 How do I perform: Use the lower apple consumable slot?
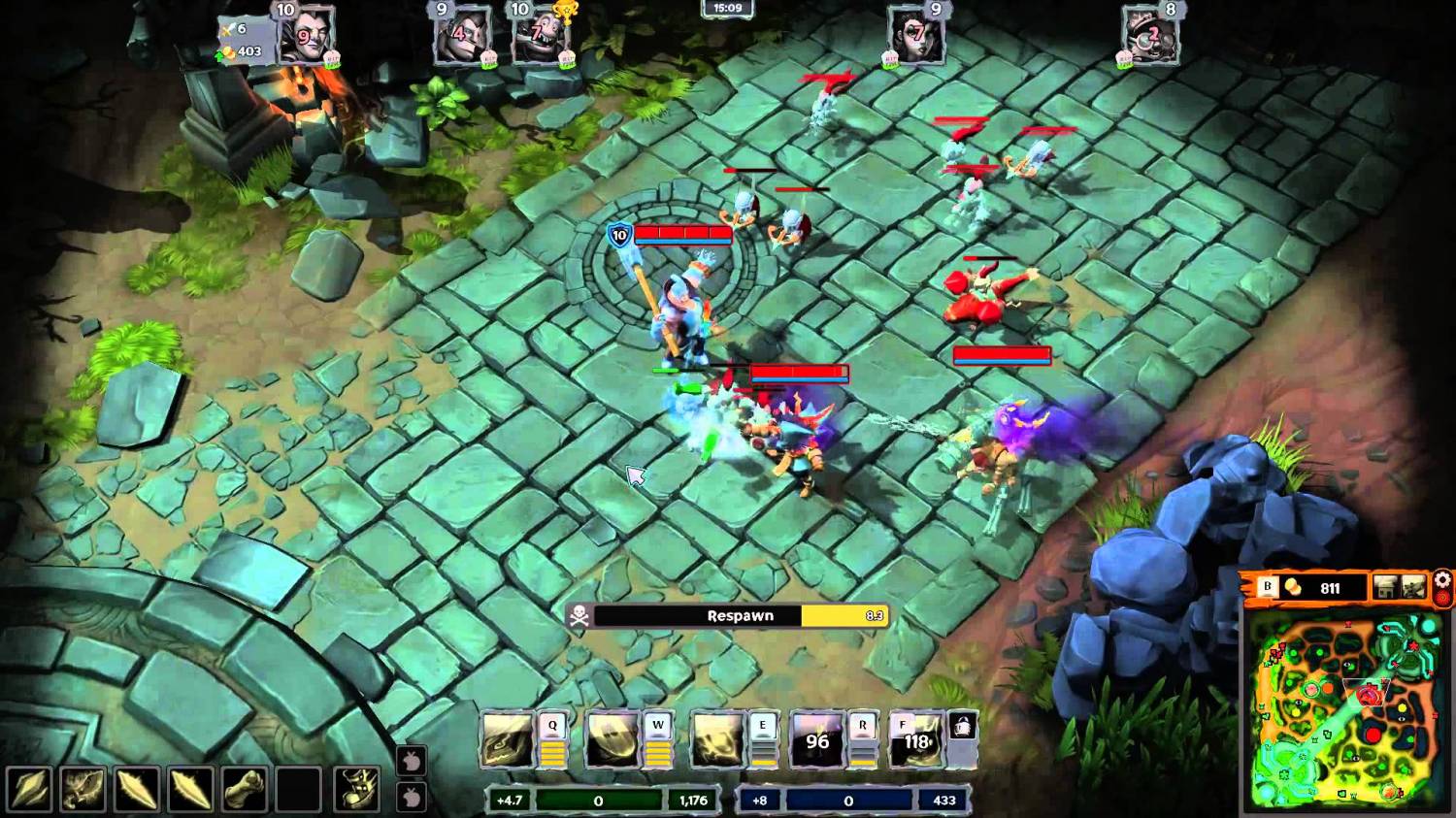coord(412,798)
